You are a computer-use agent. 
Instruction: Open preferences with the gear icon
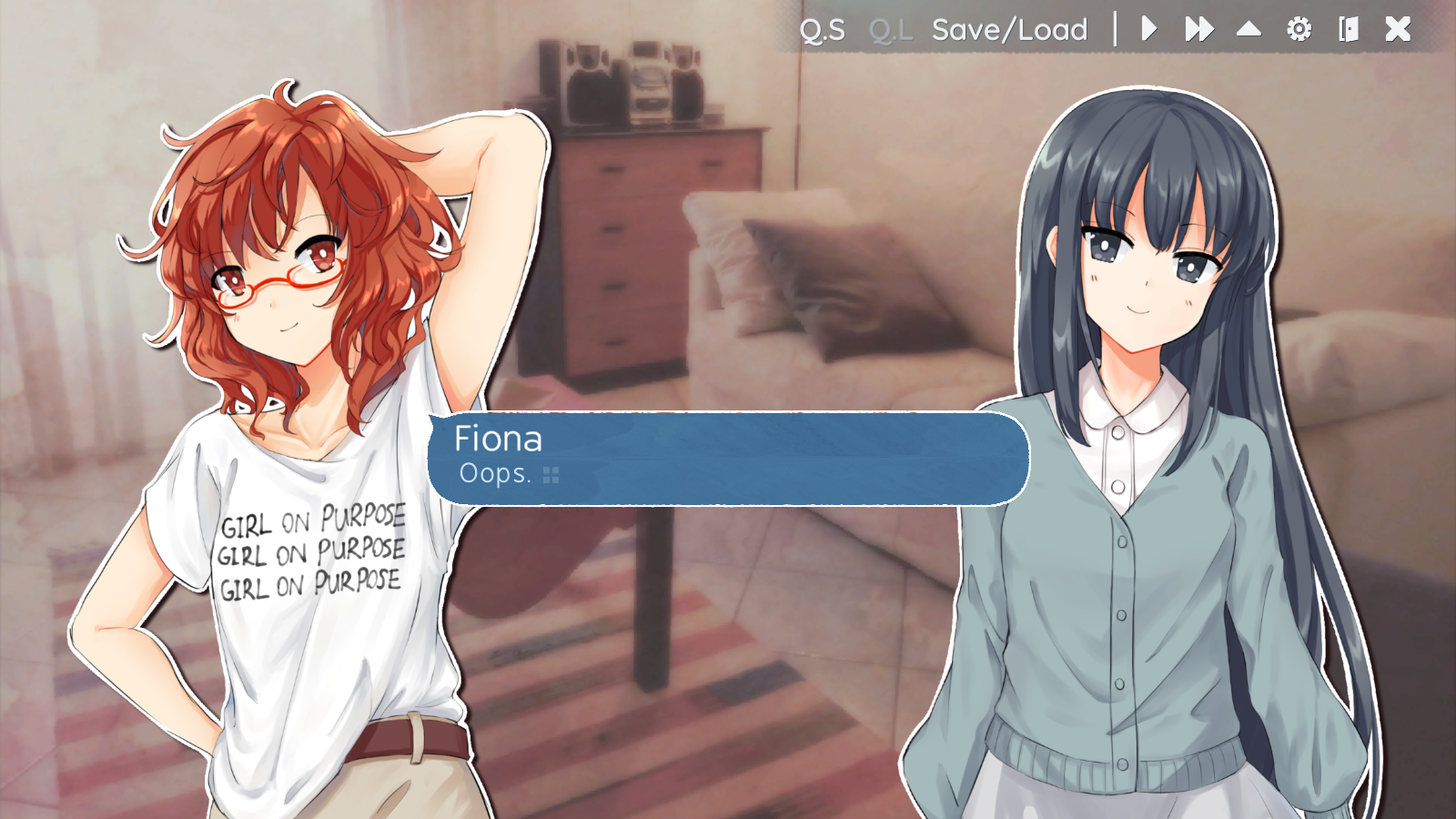tap(1299, 29)
